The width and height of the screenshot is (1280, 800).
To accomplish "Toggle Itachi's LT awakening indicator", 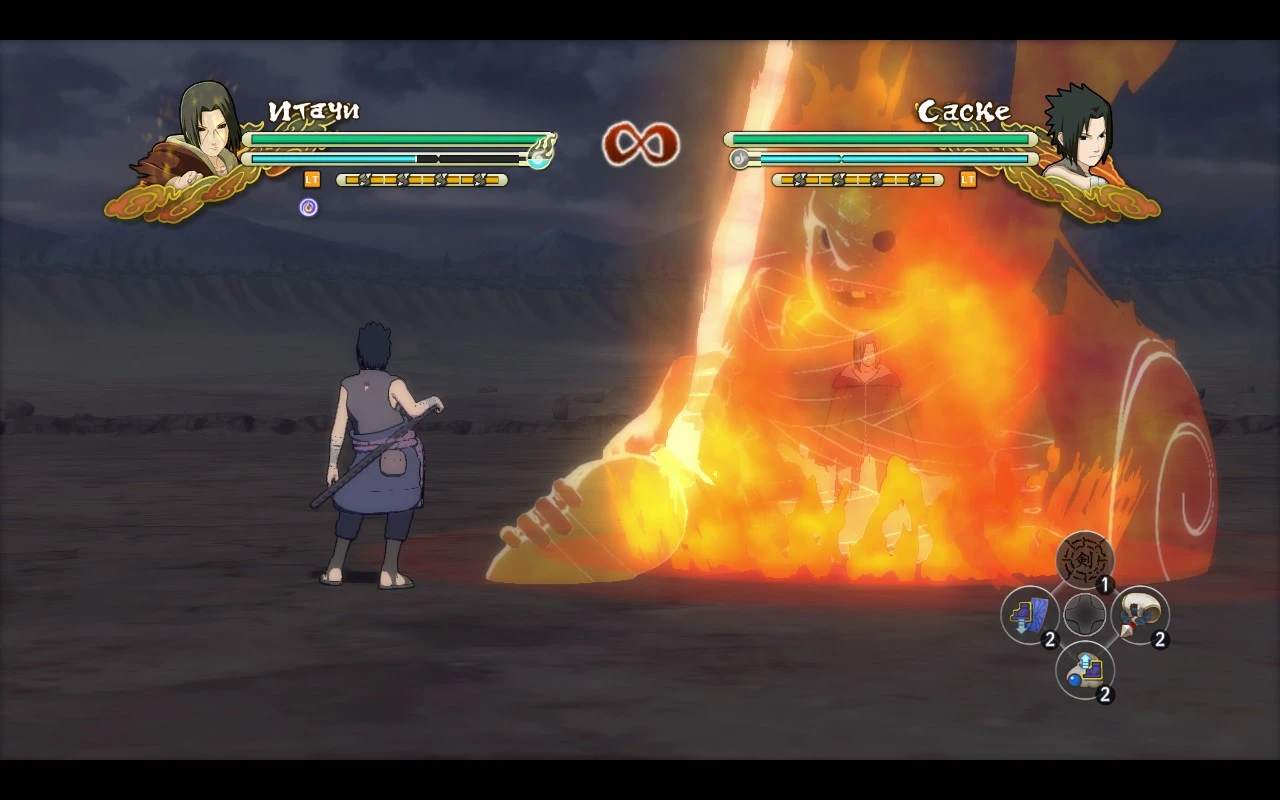I will 311,182.
